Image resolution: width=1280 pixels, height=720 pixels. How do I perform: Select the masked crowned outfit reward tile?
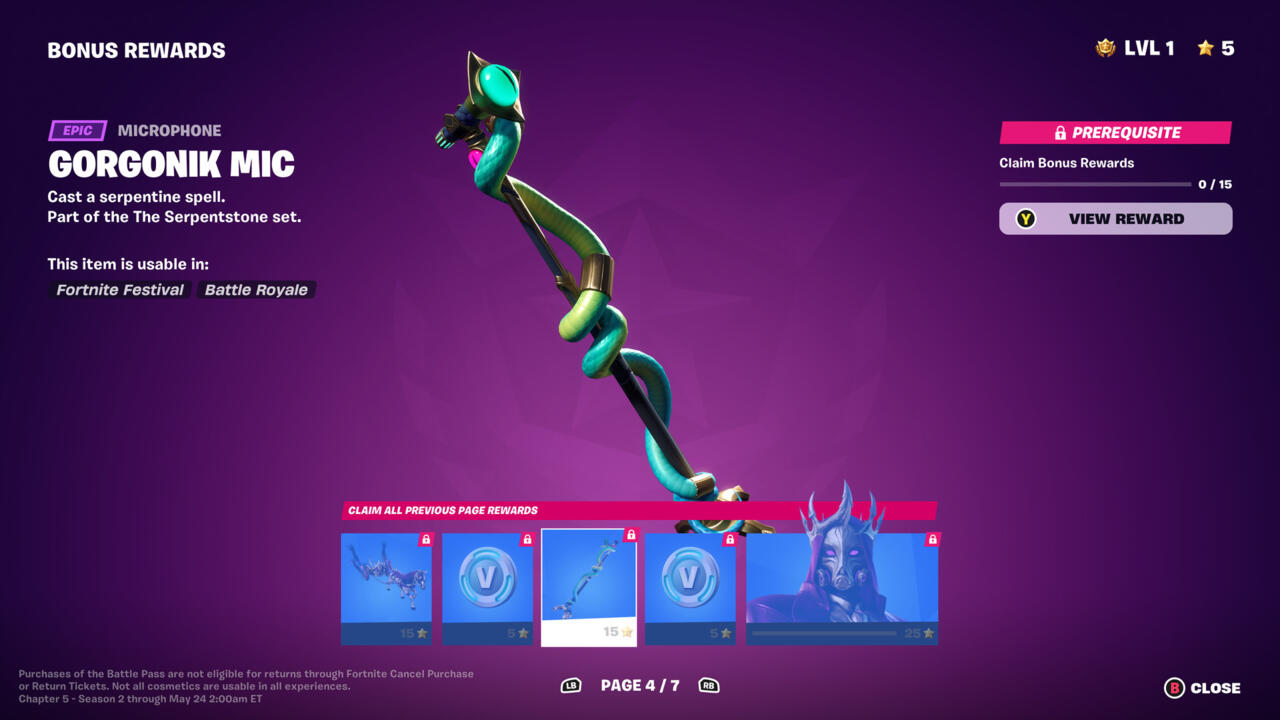click(842, 588)
